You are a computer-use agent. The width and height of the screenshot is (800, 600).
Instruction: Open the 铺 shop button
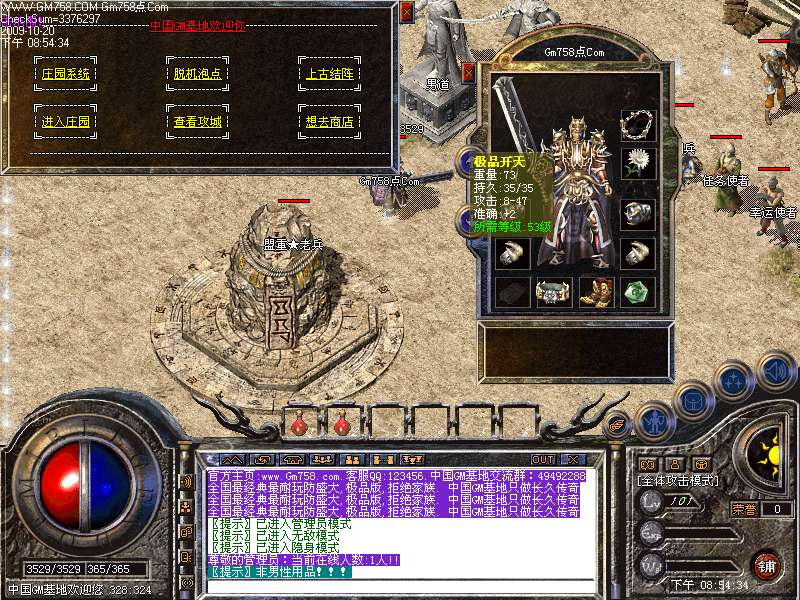point(767,566)
